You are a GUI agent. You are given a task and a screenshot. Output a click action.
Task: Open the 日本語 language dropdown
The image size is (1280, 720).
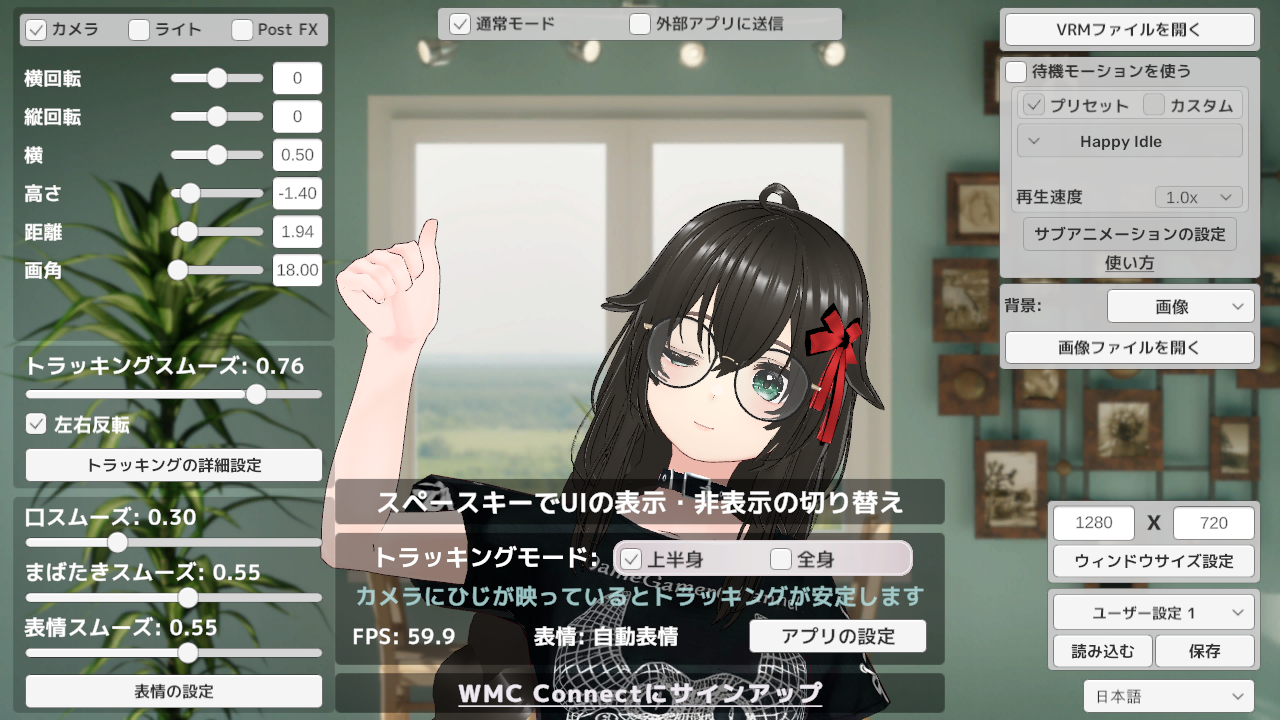1168,696
